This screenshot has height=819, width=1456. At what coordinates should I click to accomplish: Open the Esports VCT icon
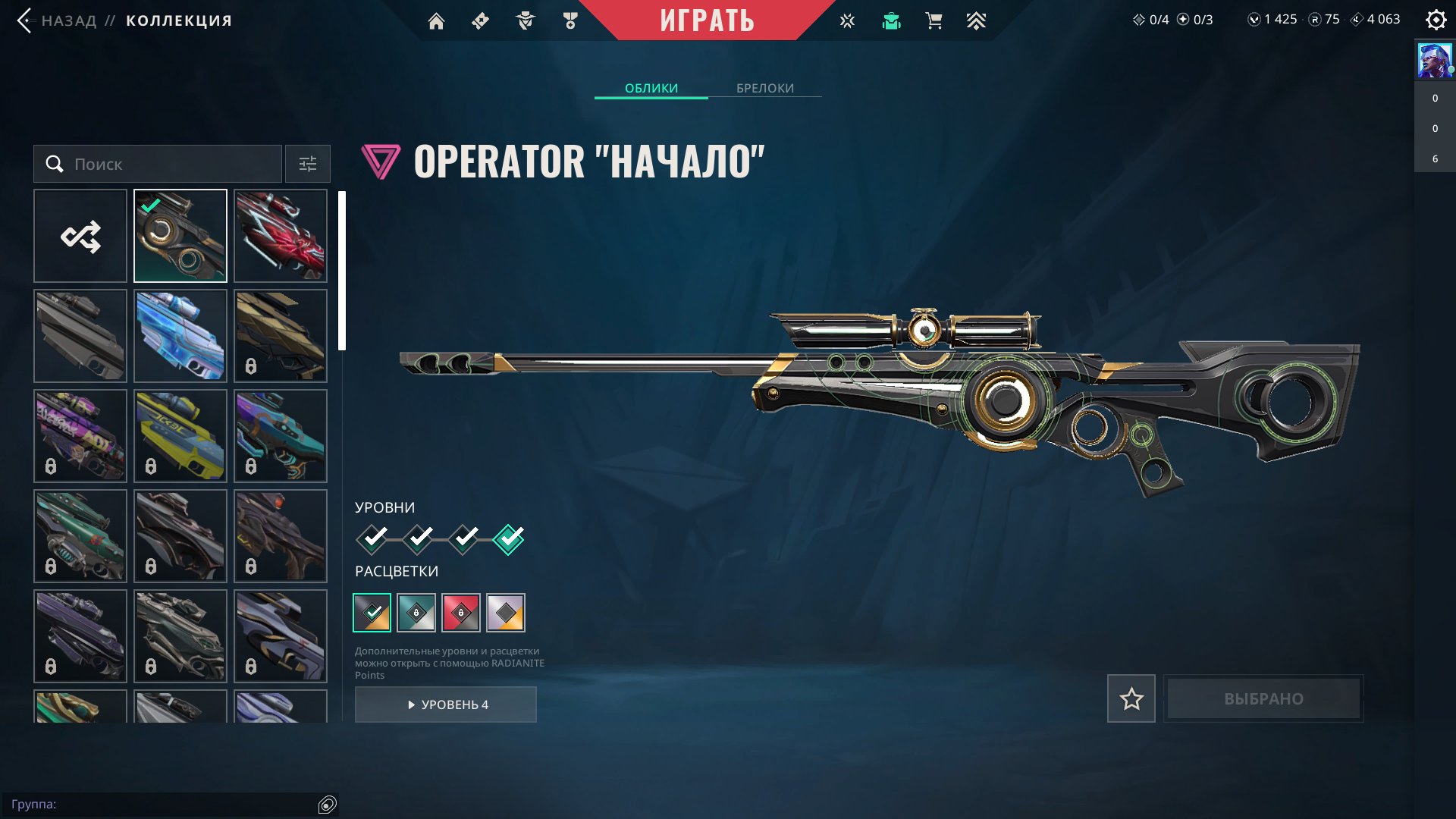tap(846, 20)
